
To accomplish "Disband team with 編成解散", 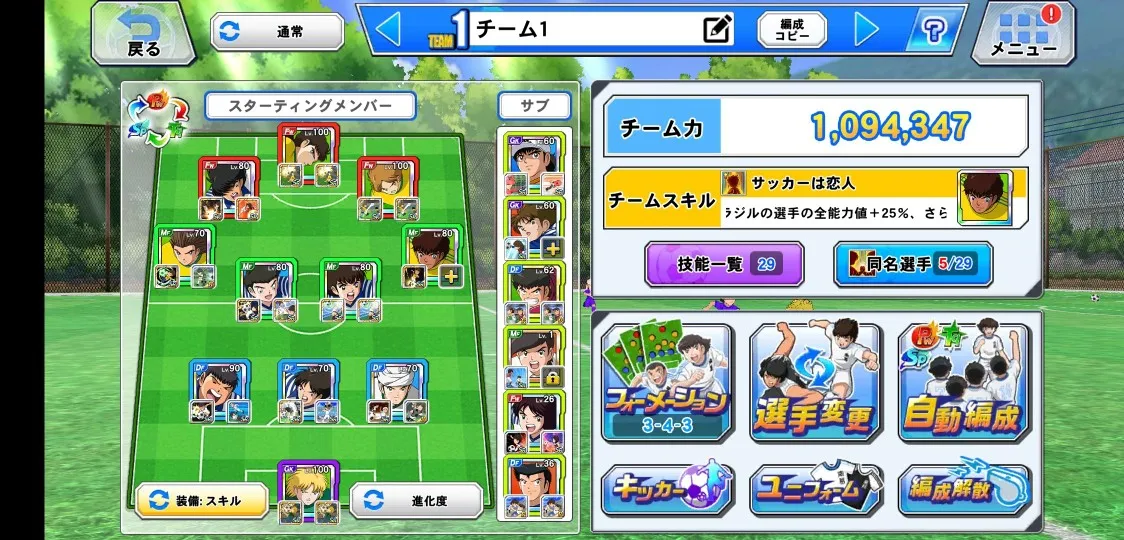I will [964, 490].
